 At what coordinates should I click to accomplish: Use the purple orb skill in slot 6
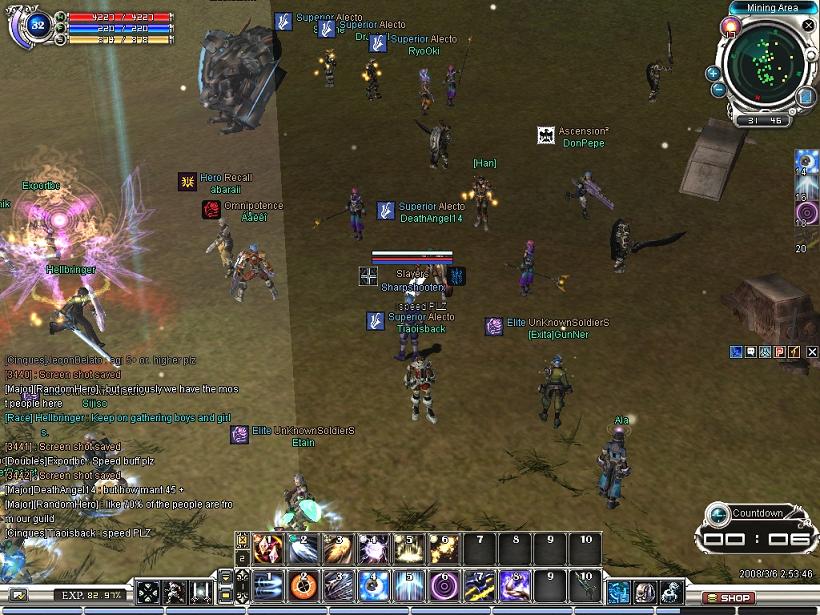[444, 582]
